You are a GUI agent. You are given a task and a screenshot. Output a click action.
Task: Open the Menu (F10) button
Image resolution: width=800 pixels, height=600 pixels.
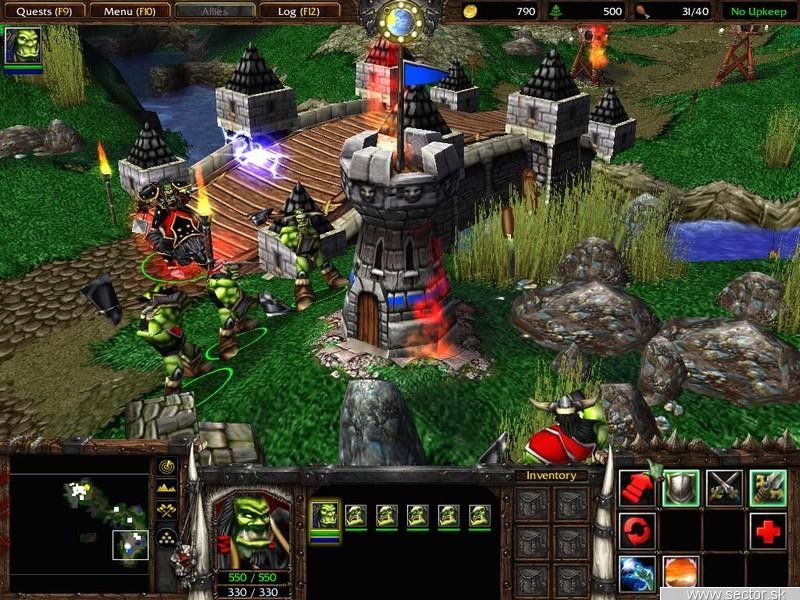(x=127, y=11)
